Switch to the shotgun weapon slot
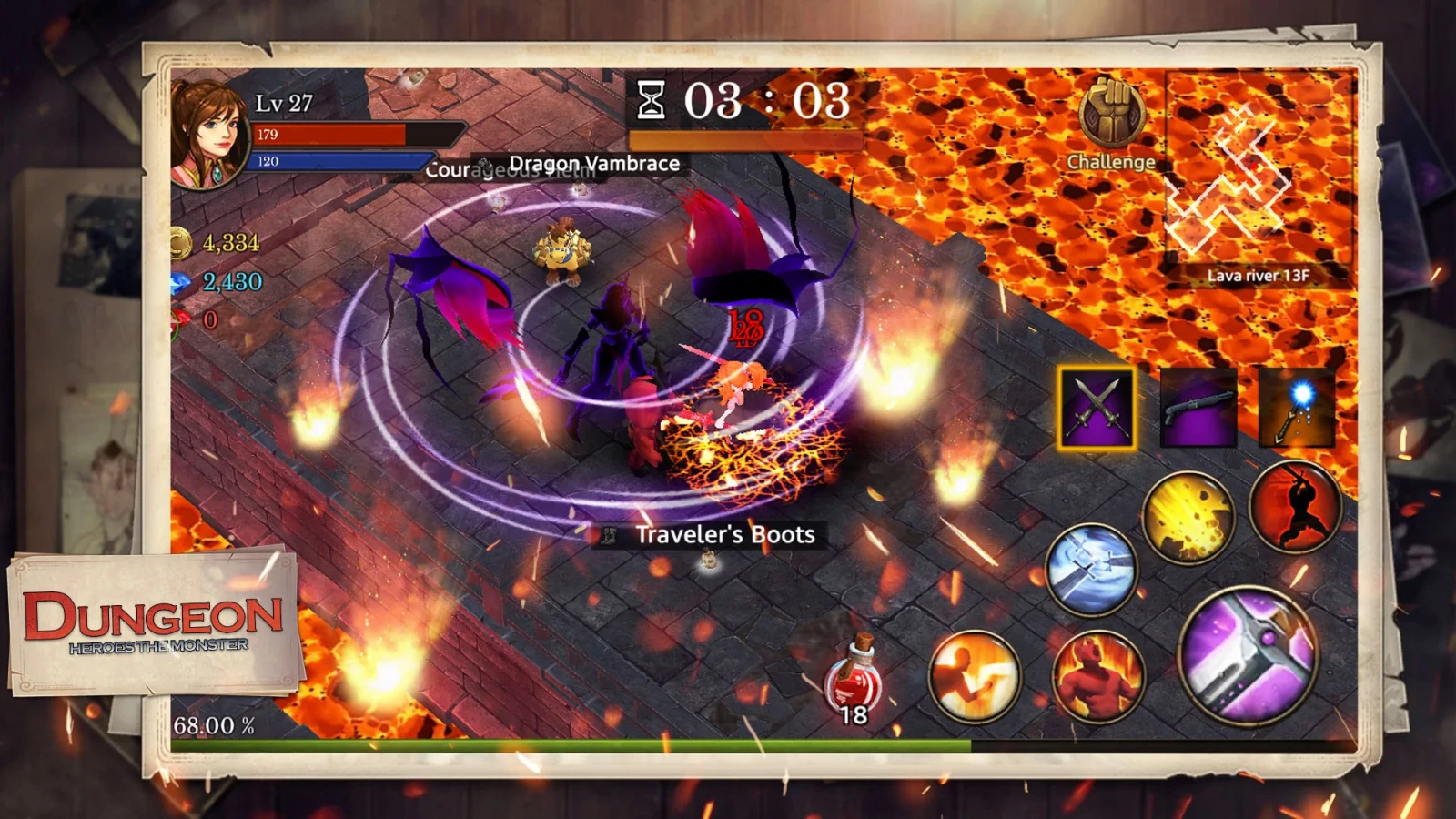This screenshot has width=1456, height=819. point(1198,408)
